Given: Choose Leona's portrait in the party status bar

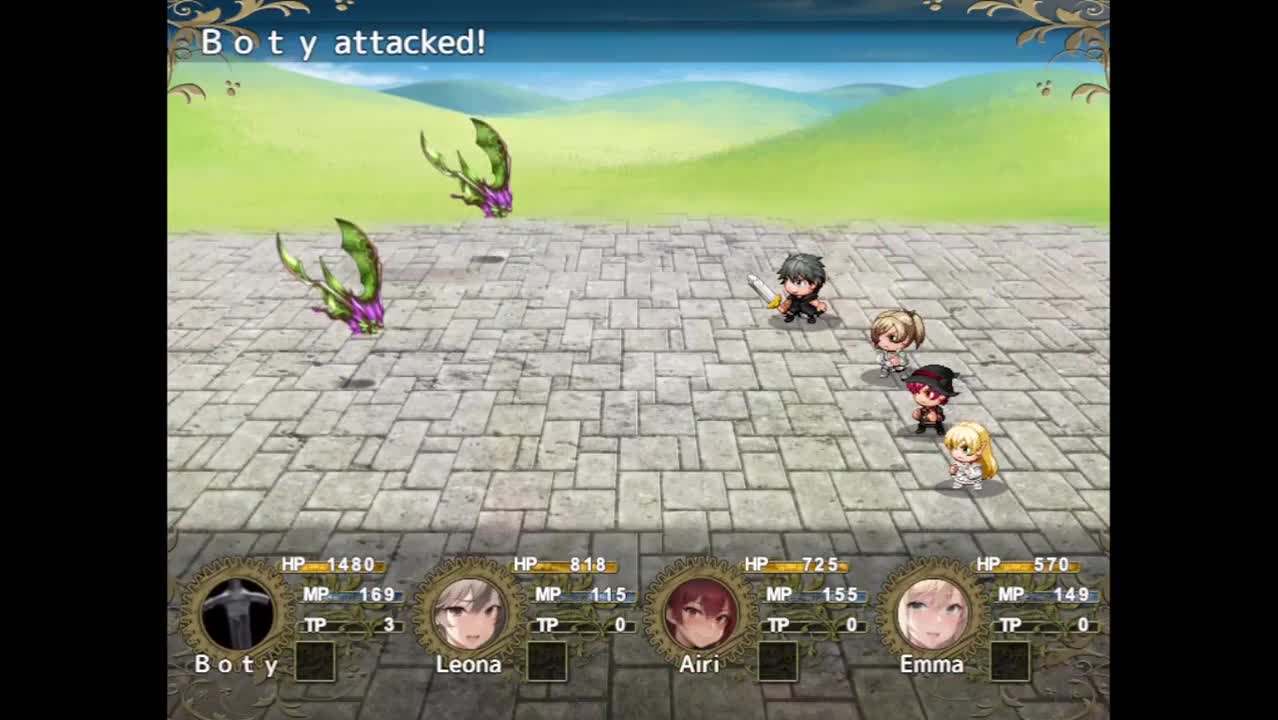Looking at the screenshot, I should 468,612.
